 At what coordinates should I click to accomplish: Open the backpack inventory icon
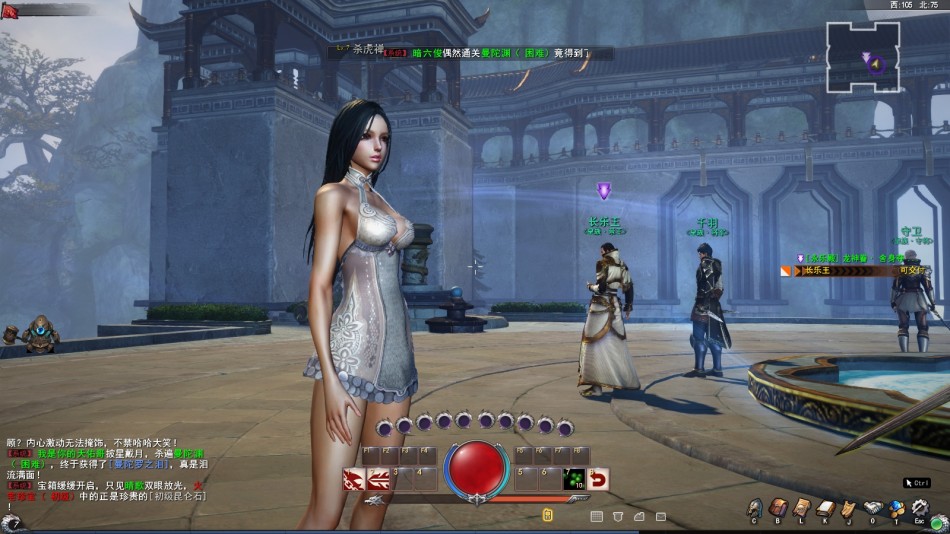pos(778,509)
